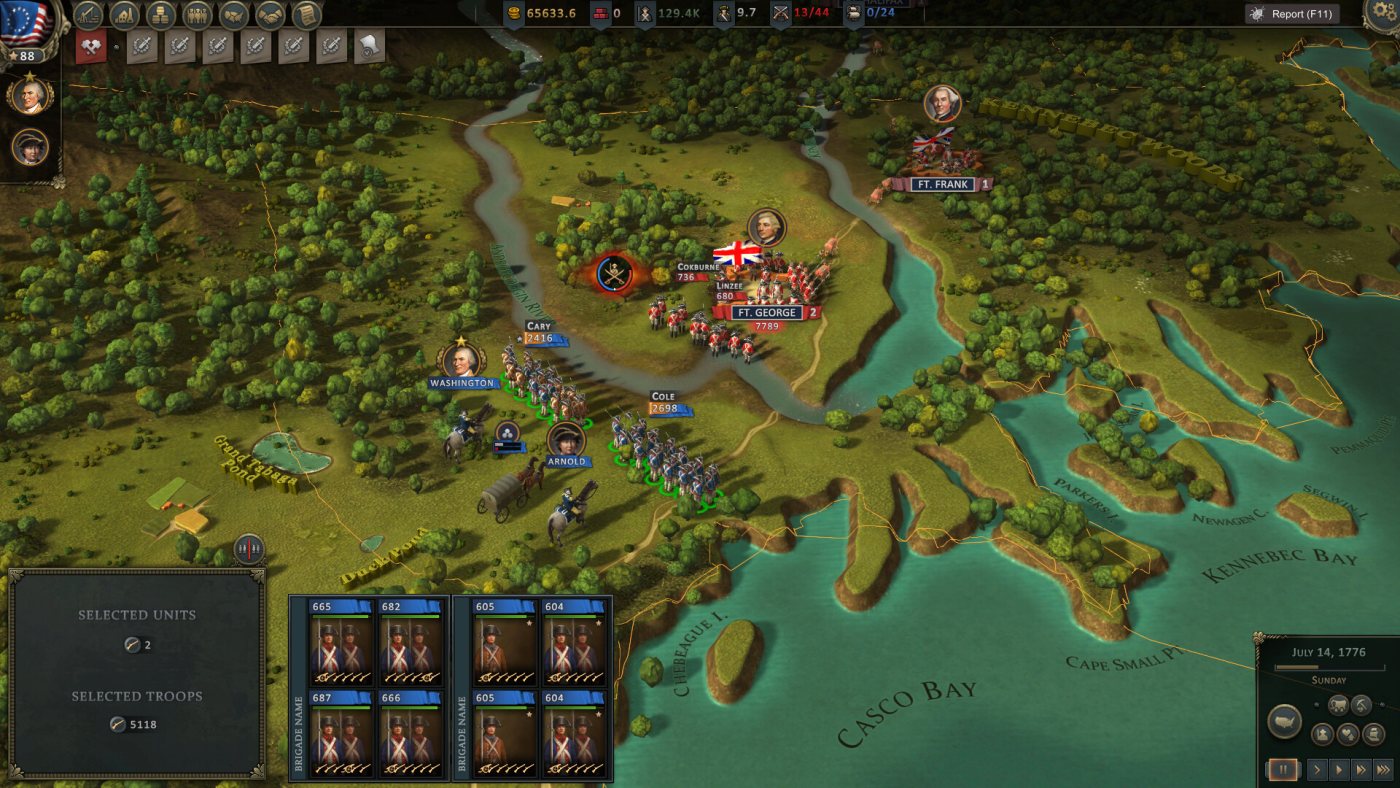The image size is (1400, 788).
Task: Open the round USA map button
Action: click(x=1284, y=721)
